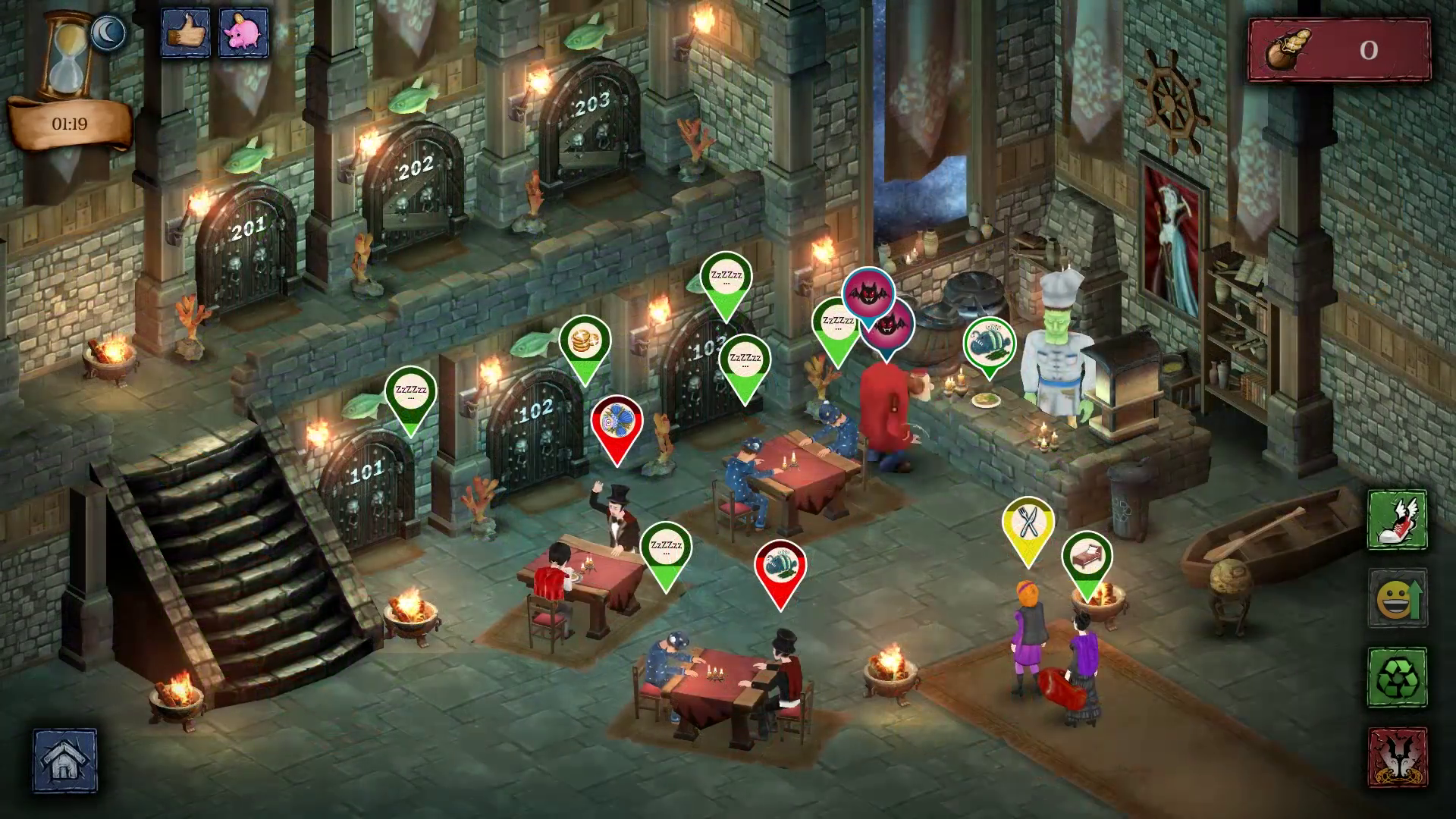Activate the winged sneaker speed boost
The image size is (1456, 819).
pos(1397,519)
